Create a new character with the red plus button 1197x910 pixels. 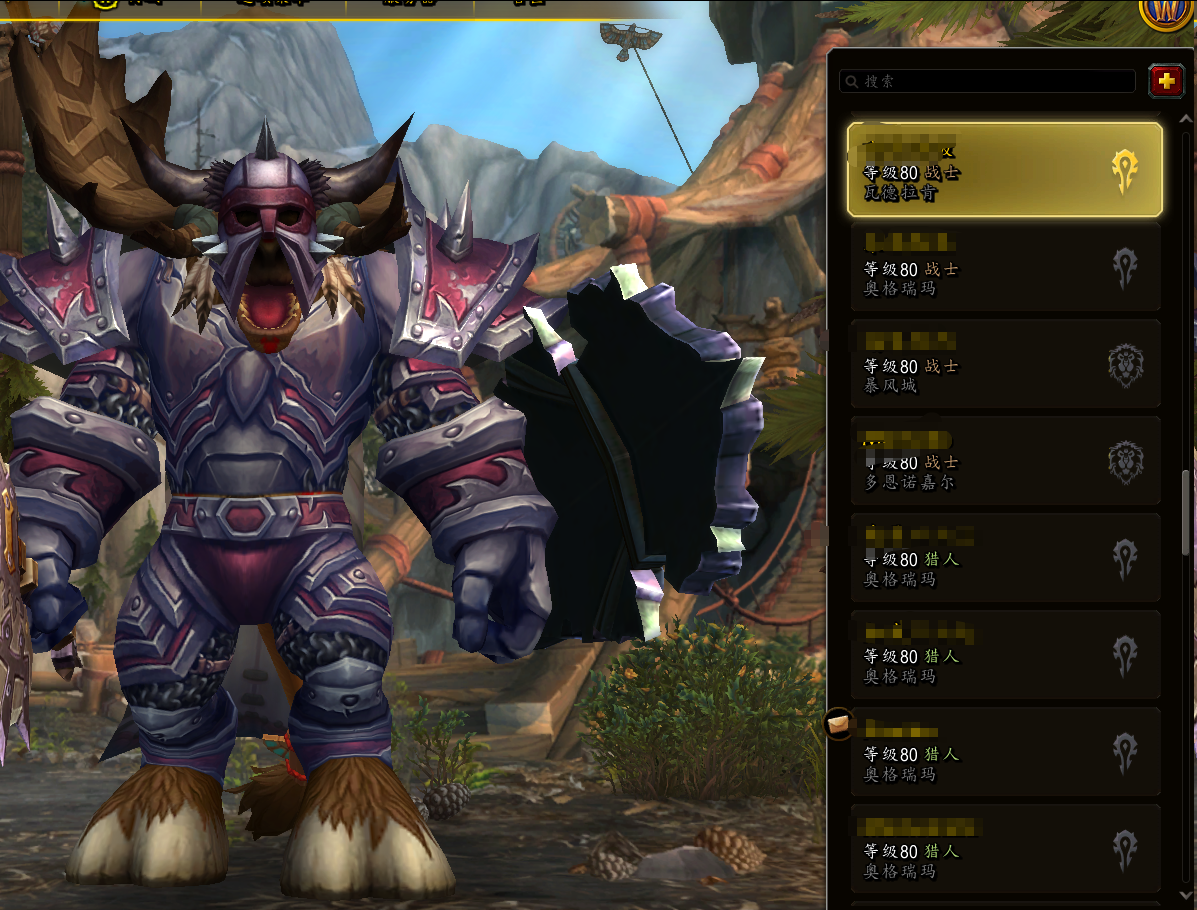pos(1166,81)
